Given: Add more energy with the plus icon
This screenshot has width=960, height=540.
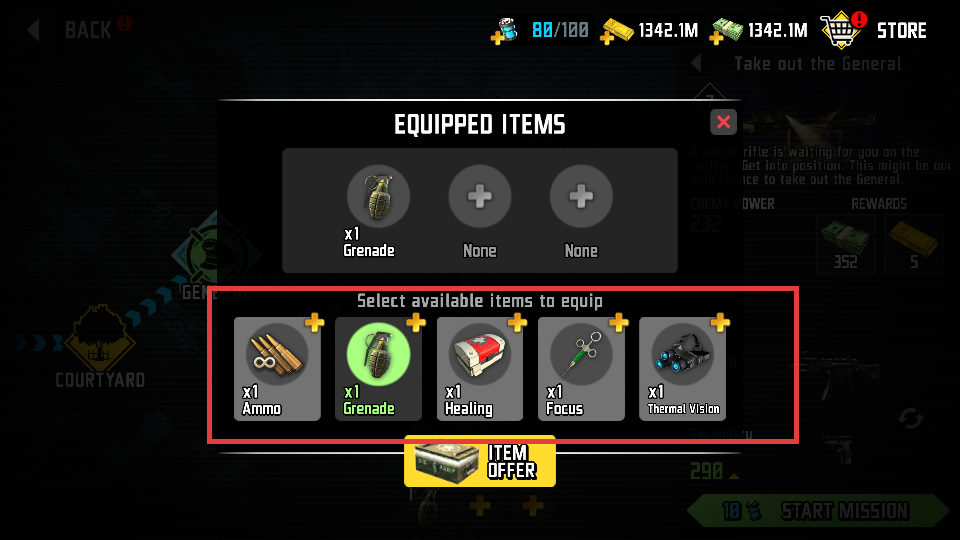Looking at the screenshot, I should click(x=499, y=38).
